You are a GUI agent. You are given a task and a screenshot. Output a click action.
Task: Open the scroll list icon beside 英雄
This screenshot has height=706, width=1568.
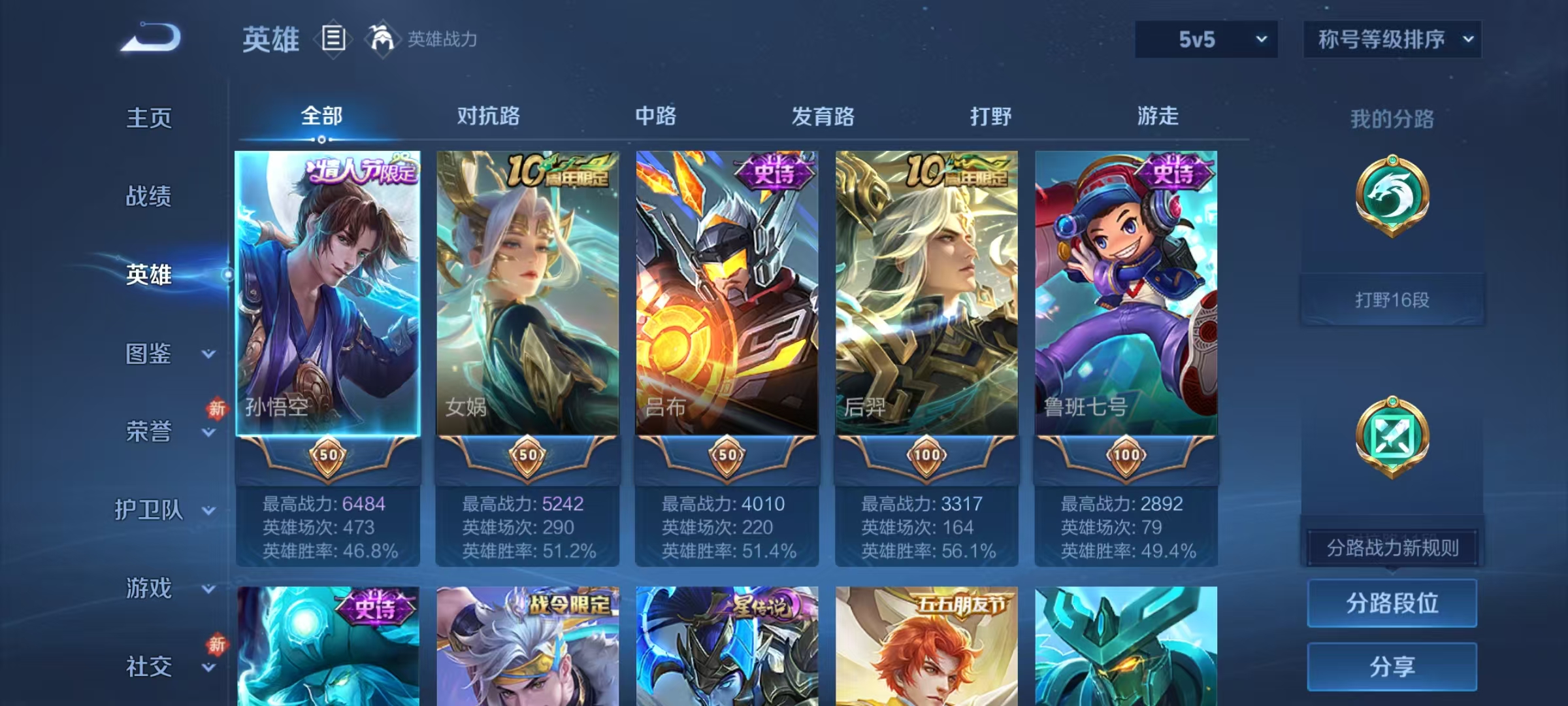coord(333,39)
